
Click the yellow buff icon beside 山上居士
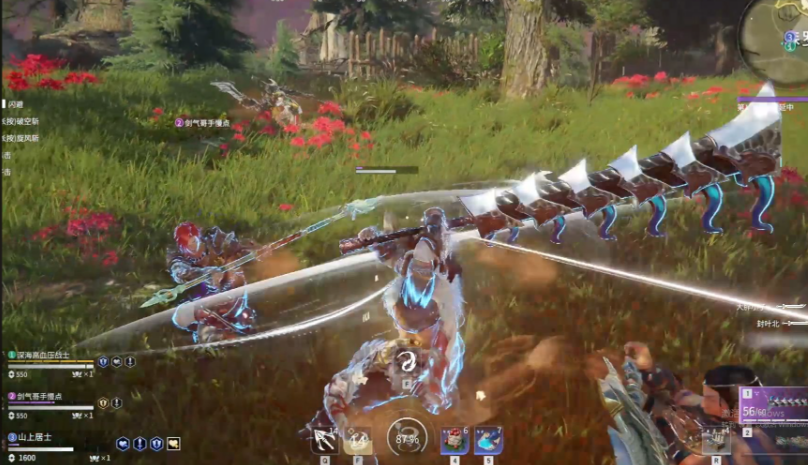pos(173,443)
